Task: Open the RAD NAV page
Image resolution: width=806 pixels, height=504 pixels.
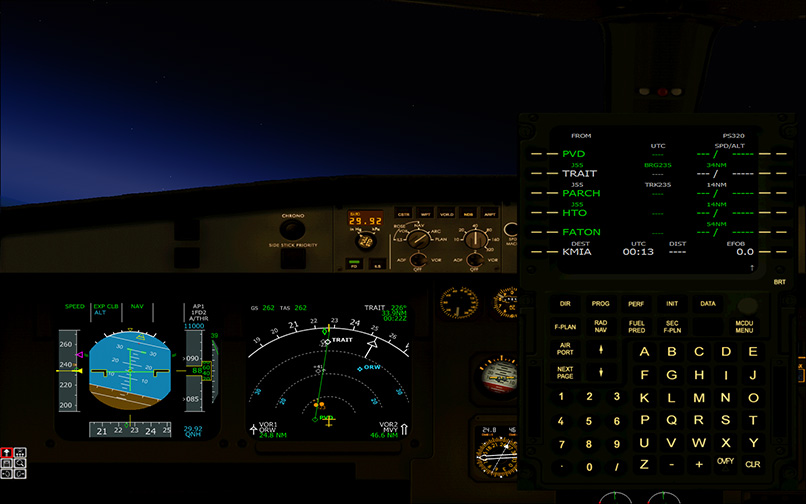Action: [x=601, y=326]
